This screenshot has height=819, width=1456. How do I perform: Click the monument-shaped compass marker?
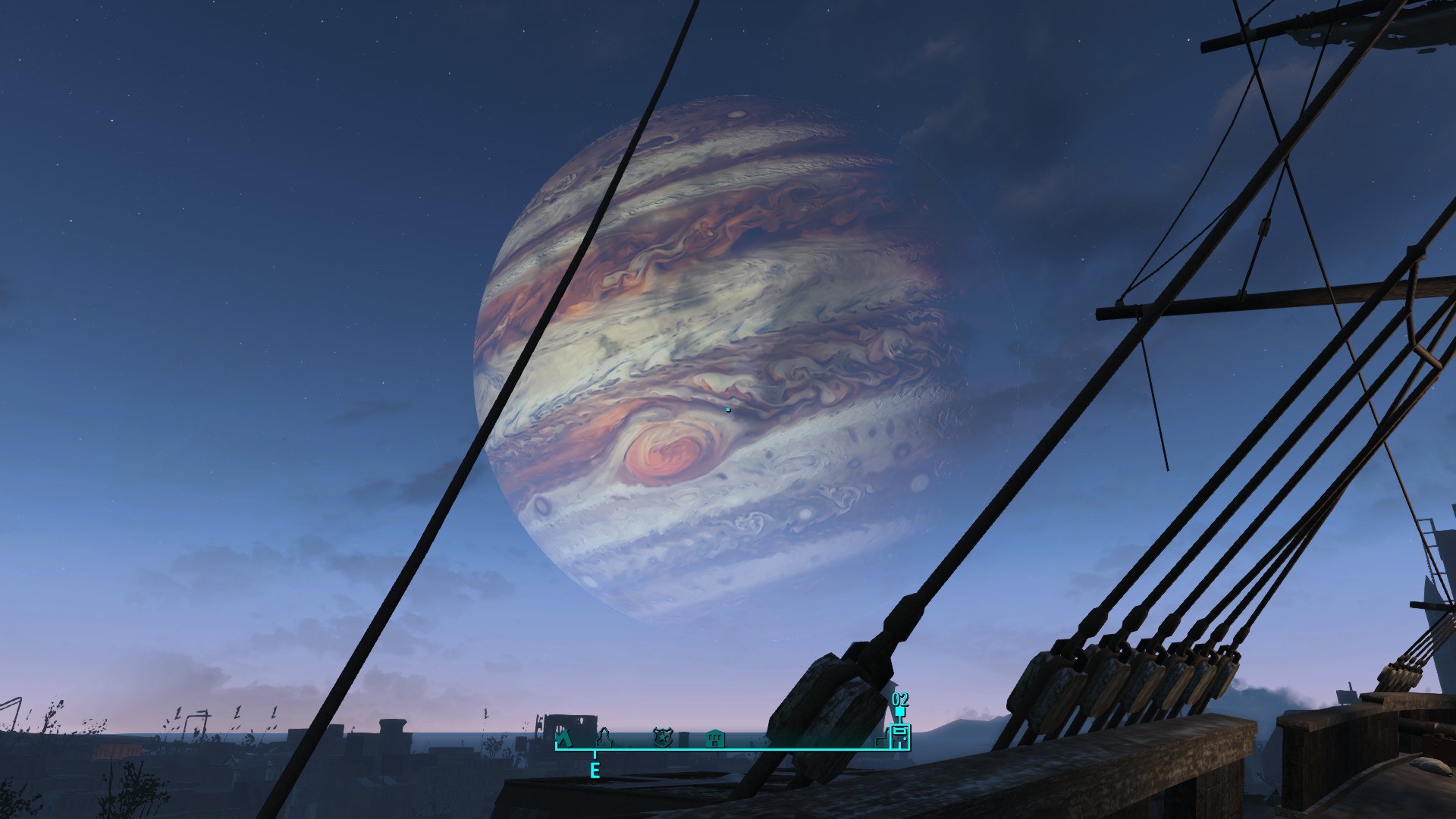(x=605, y=736)
